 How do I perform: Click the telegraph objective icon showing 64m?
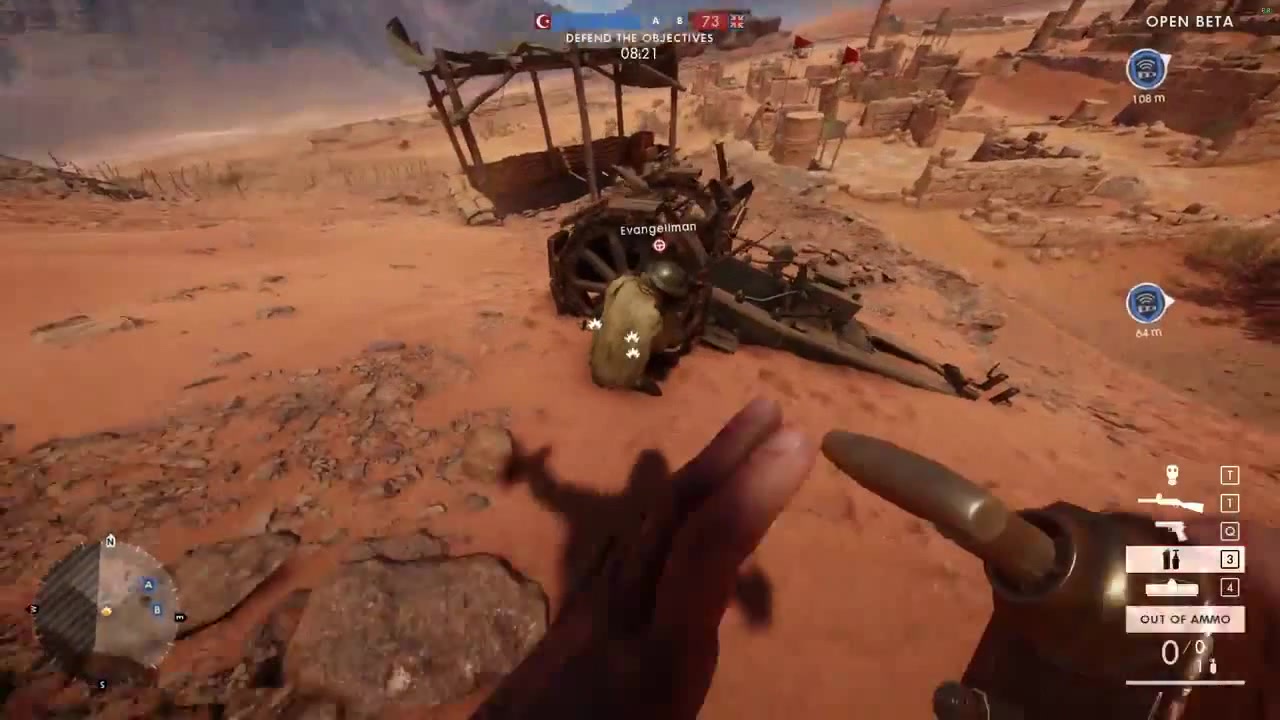[1147, 304]
